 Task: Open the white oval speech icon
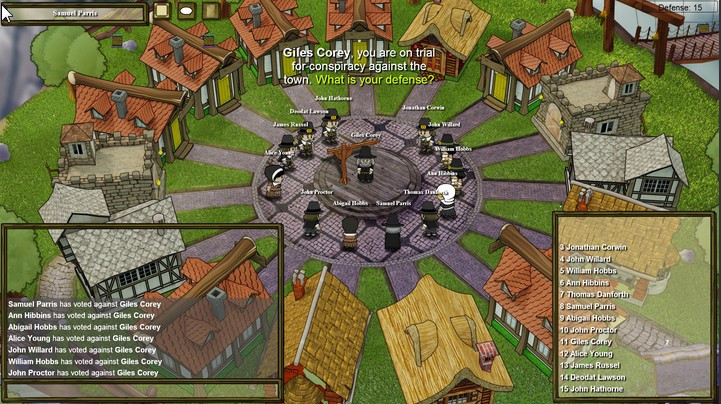[x=187, y=11]
